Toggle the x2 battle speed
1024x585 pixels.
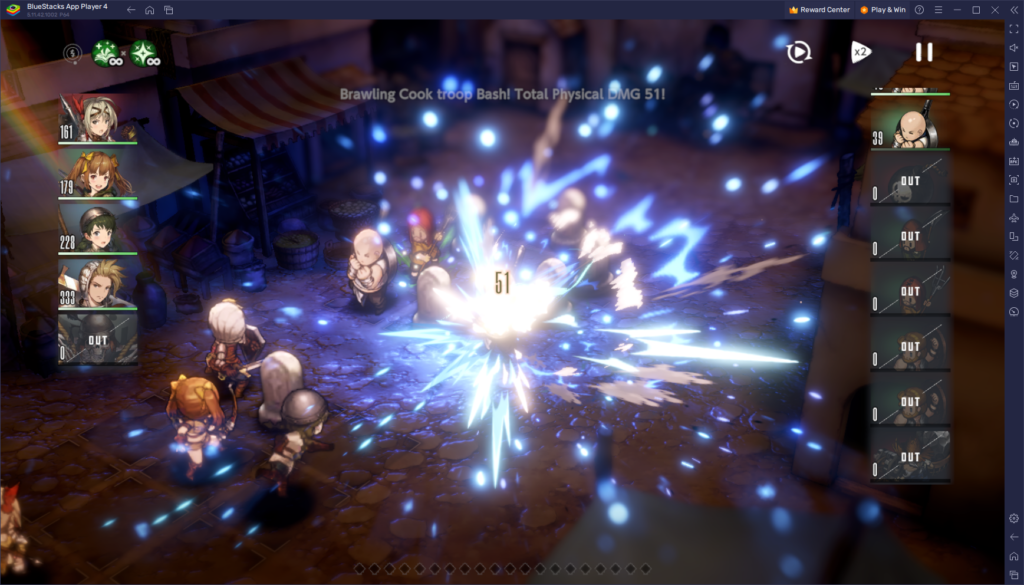point(860,52)
